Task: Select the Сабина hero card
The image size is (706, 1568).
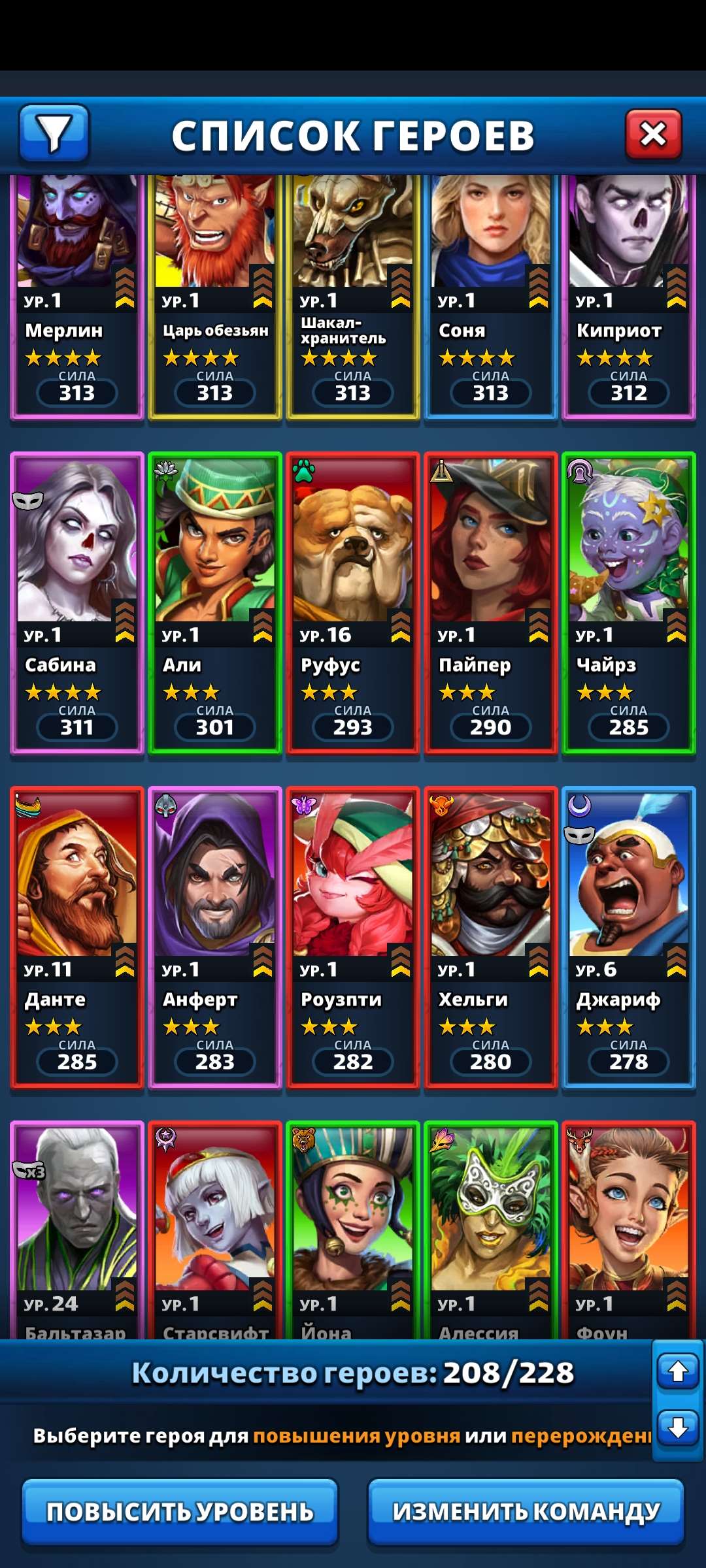Action: coord(77,602)
